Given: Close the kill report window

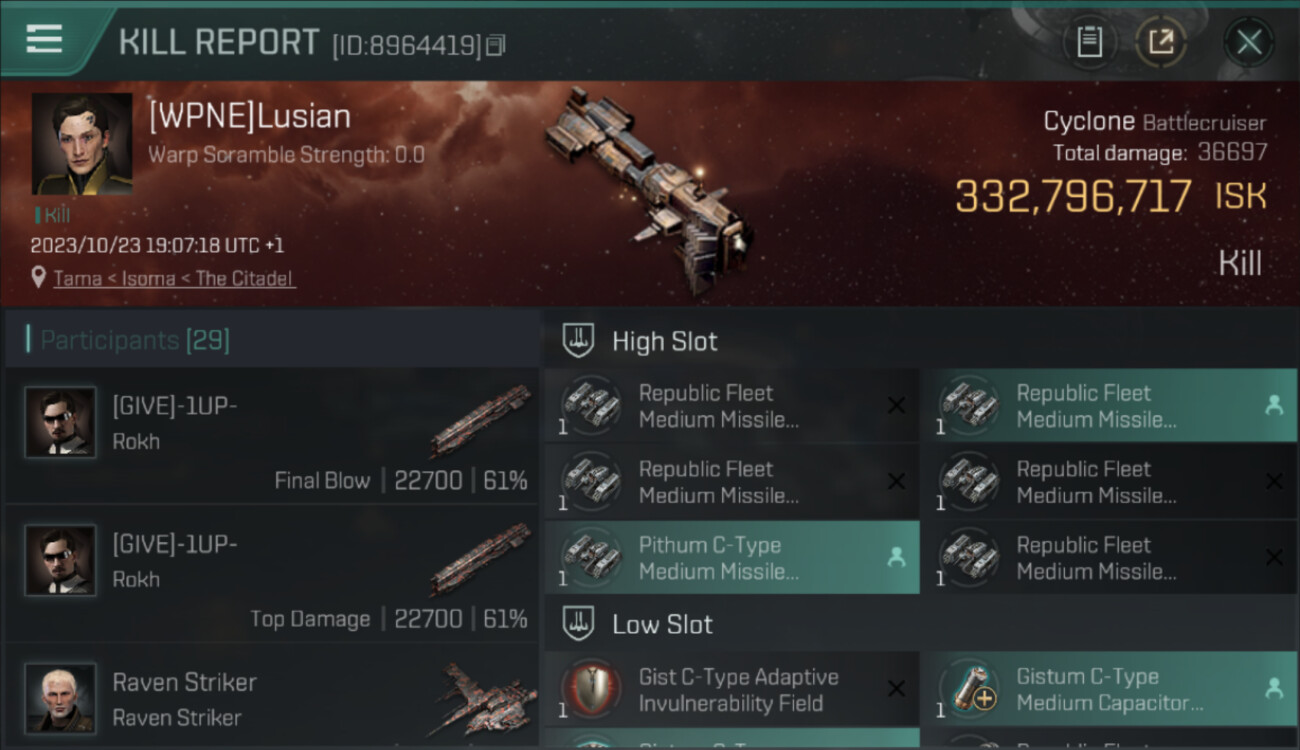Looking at the screenshot, I should pyautogui.click(x=1248, y=42).
